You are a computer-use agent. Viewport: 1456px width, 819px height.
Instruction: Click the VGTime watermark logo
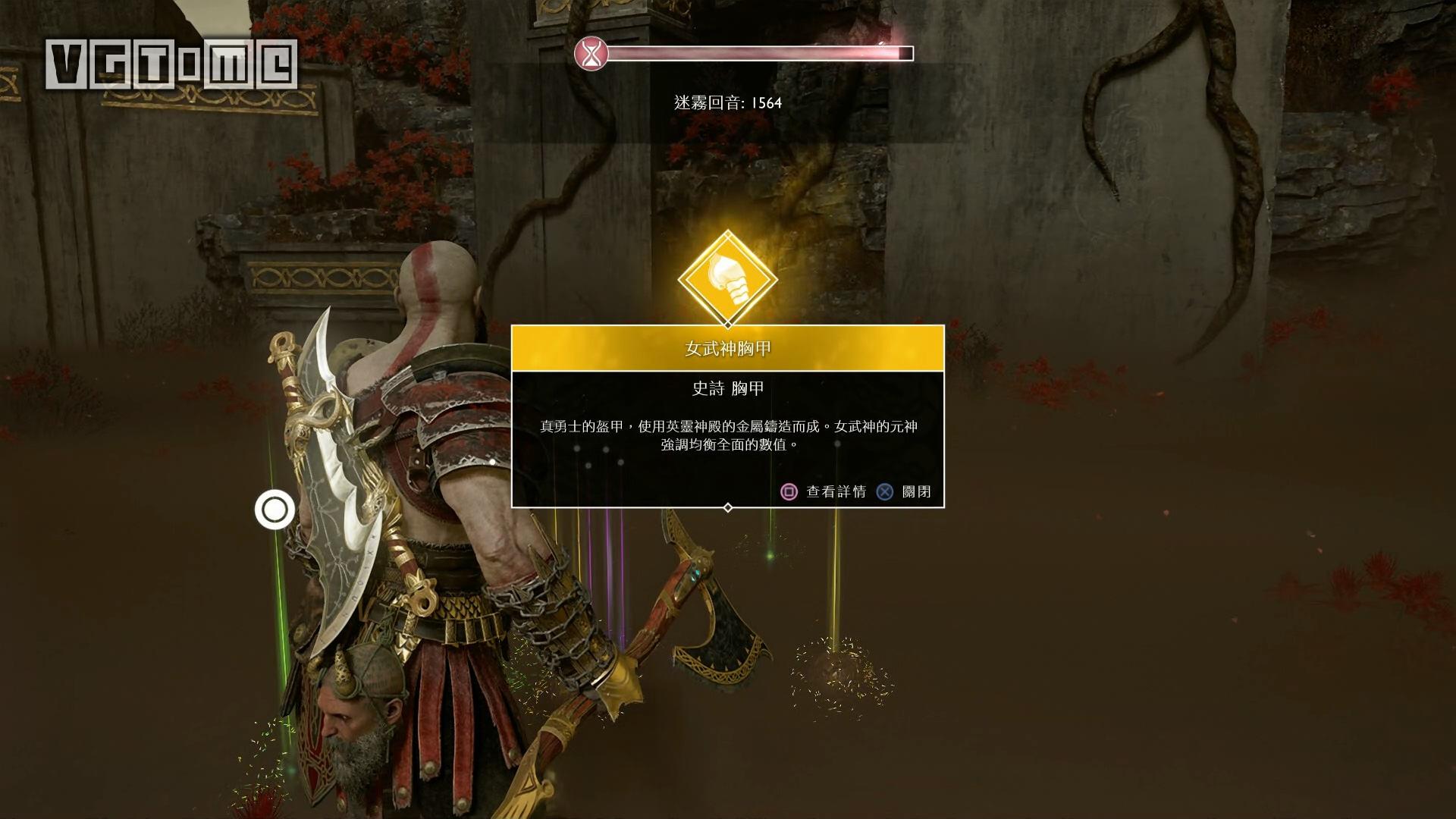171,64
